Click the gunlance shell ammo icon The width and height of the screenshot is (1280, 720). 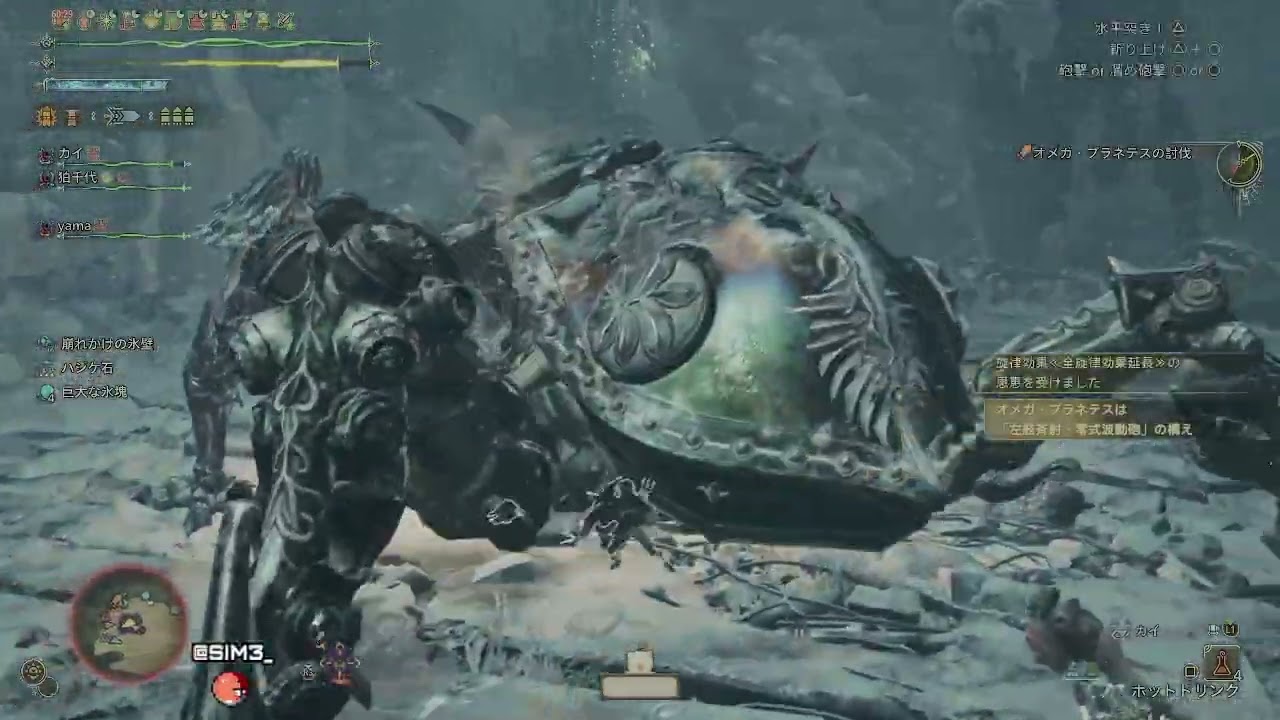coord(177,117)
